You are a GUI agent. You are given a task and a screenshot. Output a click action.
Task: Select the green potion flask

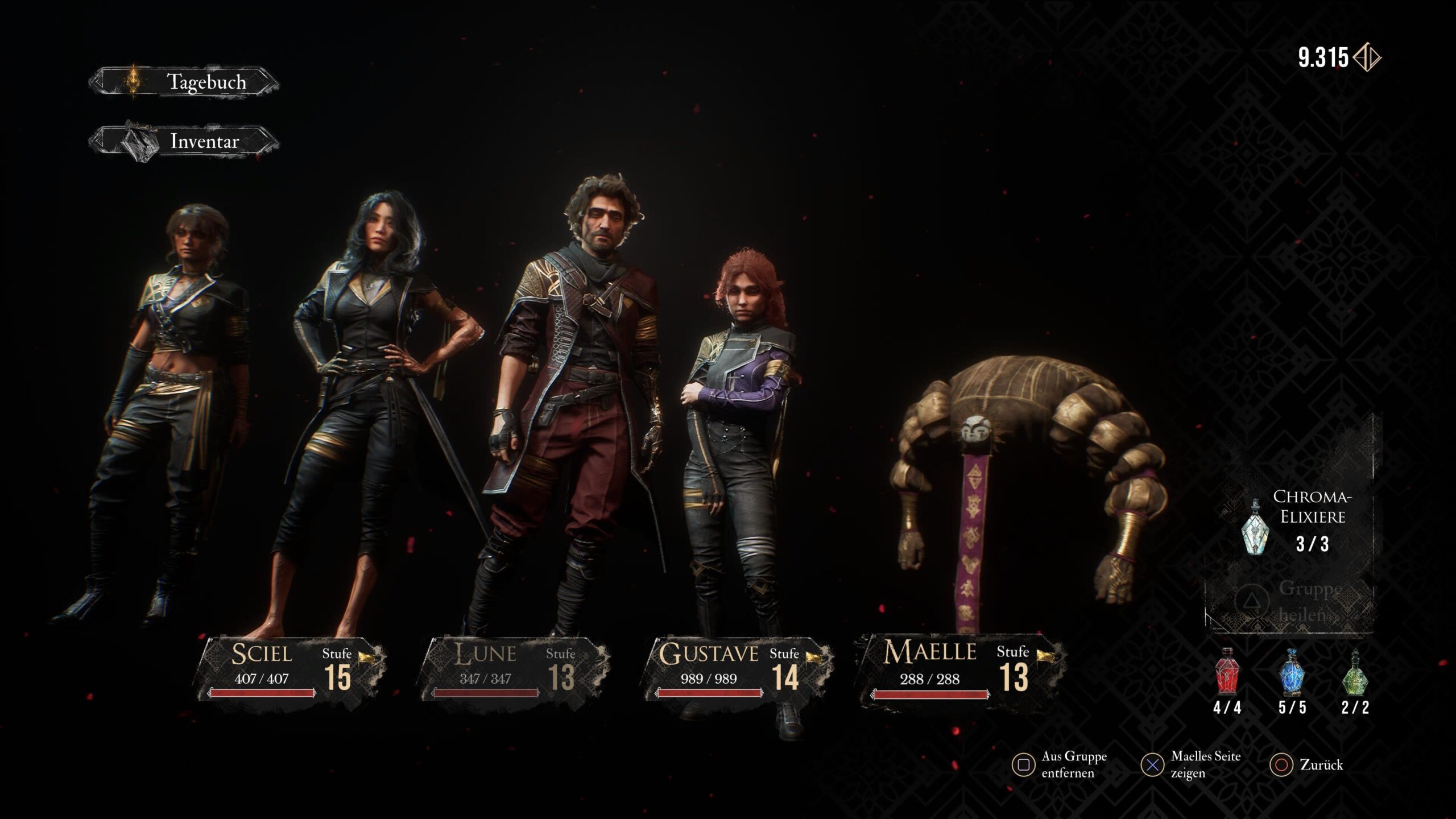point(1355,673)
